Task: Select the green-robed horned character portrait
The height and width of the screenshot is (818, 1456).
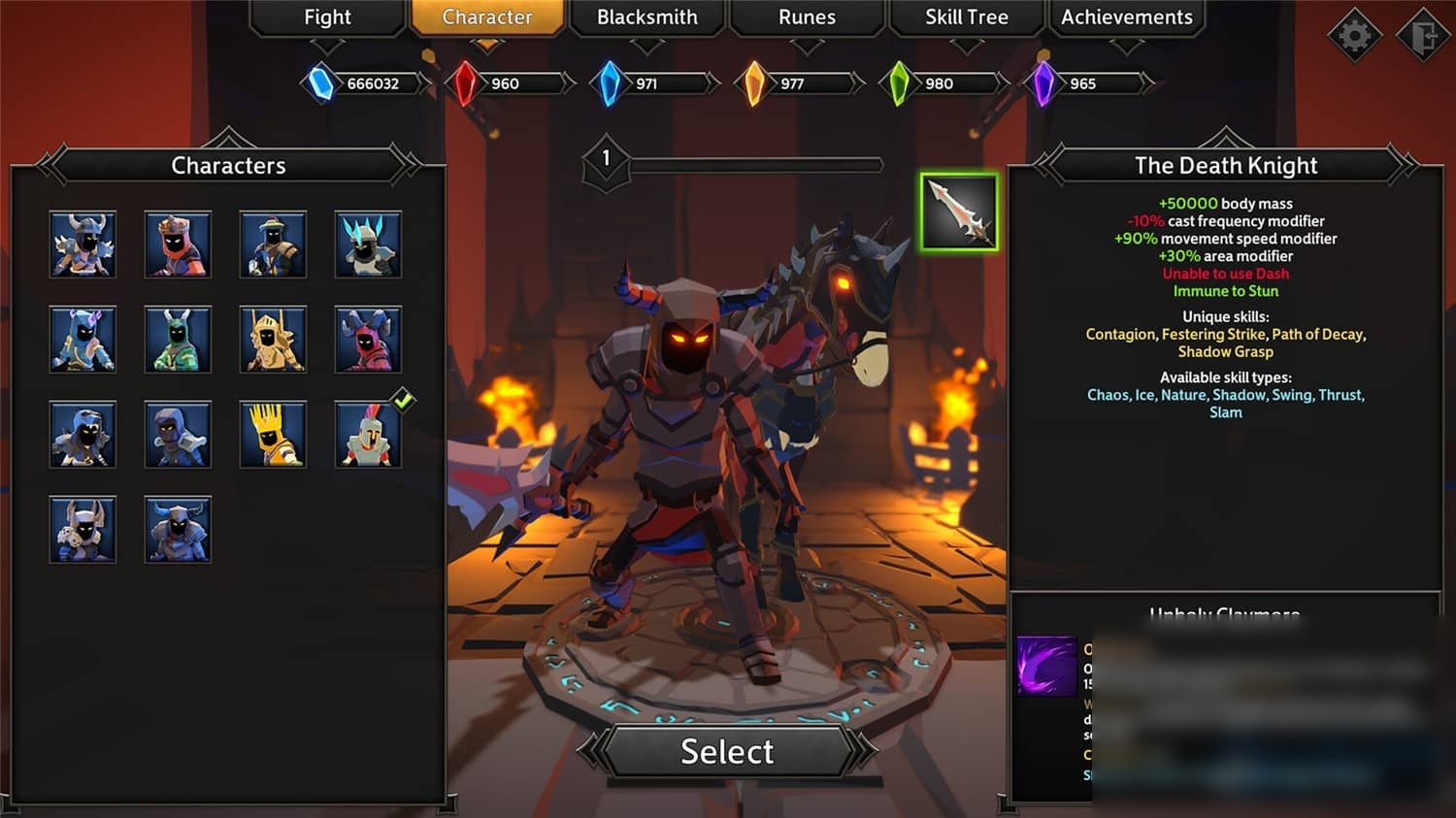Action: tap(178, 340)
